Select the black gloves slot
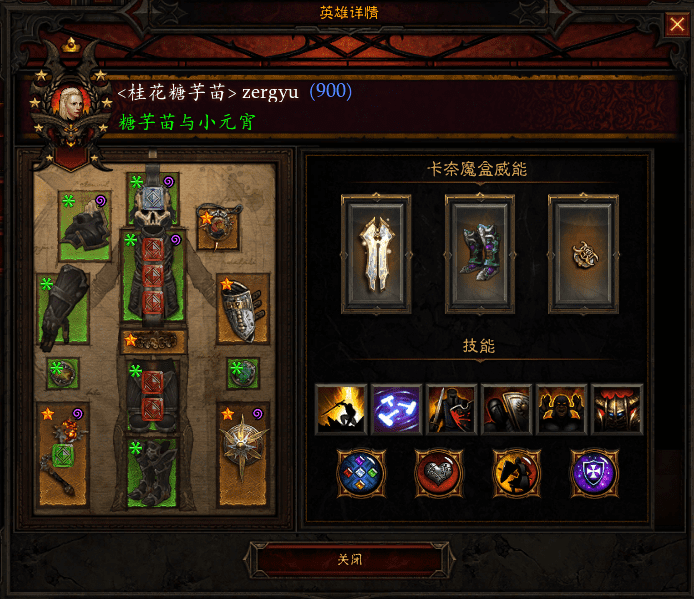The image size is (694, 599). [64, 309]
